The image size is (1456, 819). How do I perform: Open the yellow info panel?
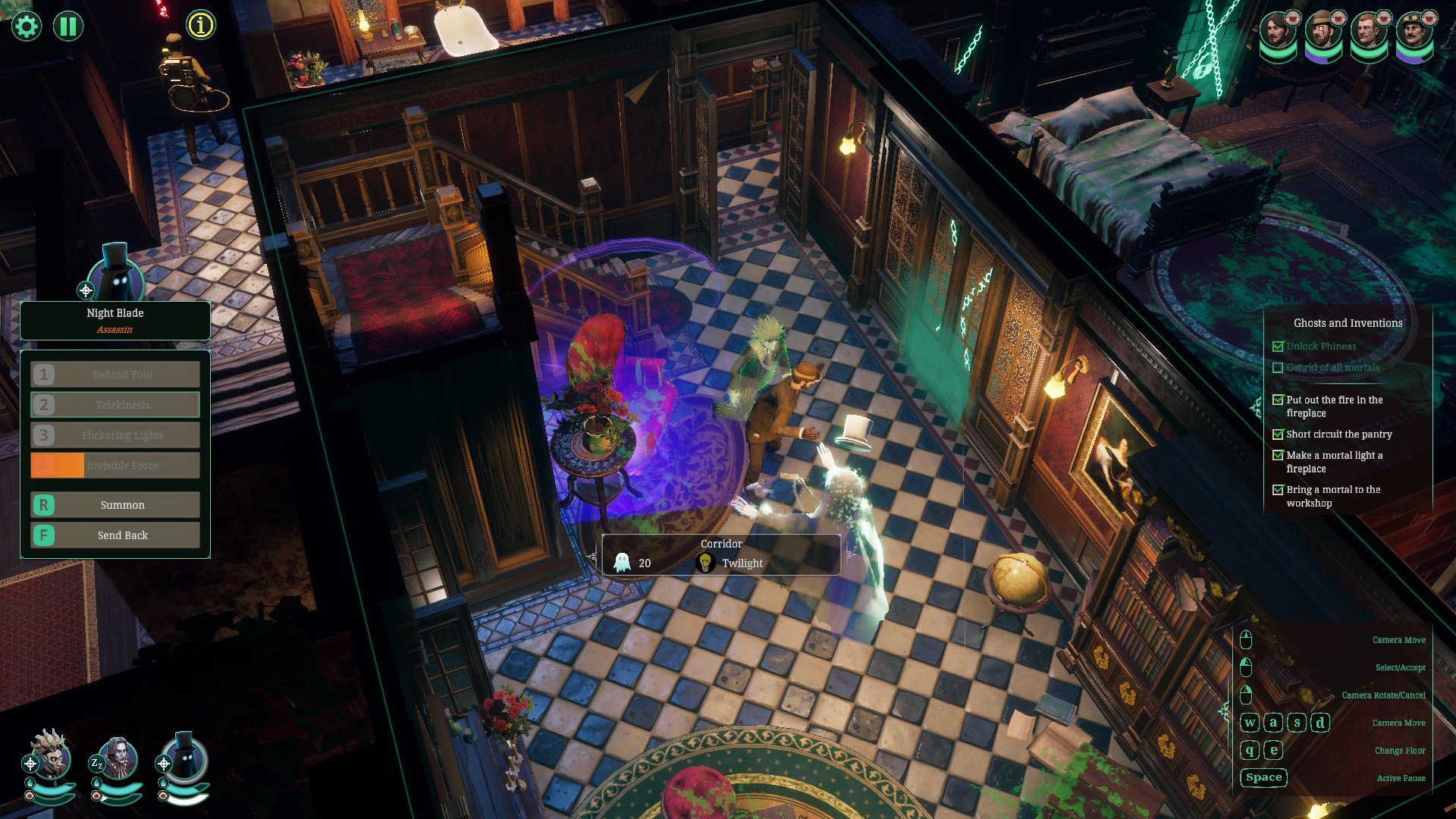(201, 25)
